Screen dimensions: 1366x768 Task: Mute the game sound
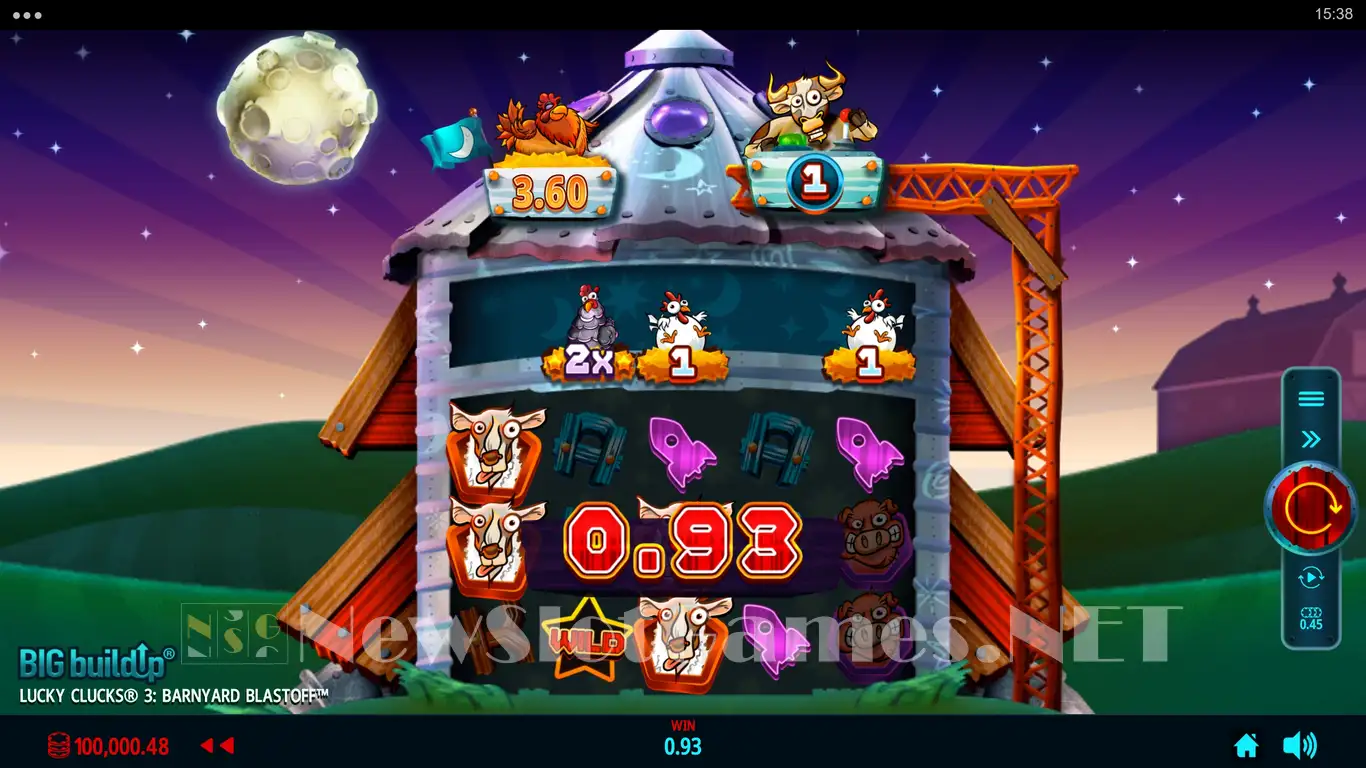[1299, 745]
